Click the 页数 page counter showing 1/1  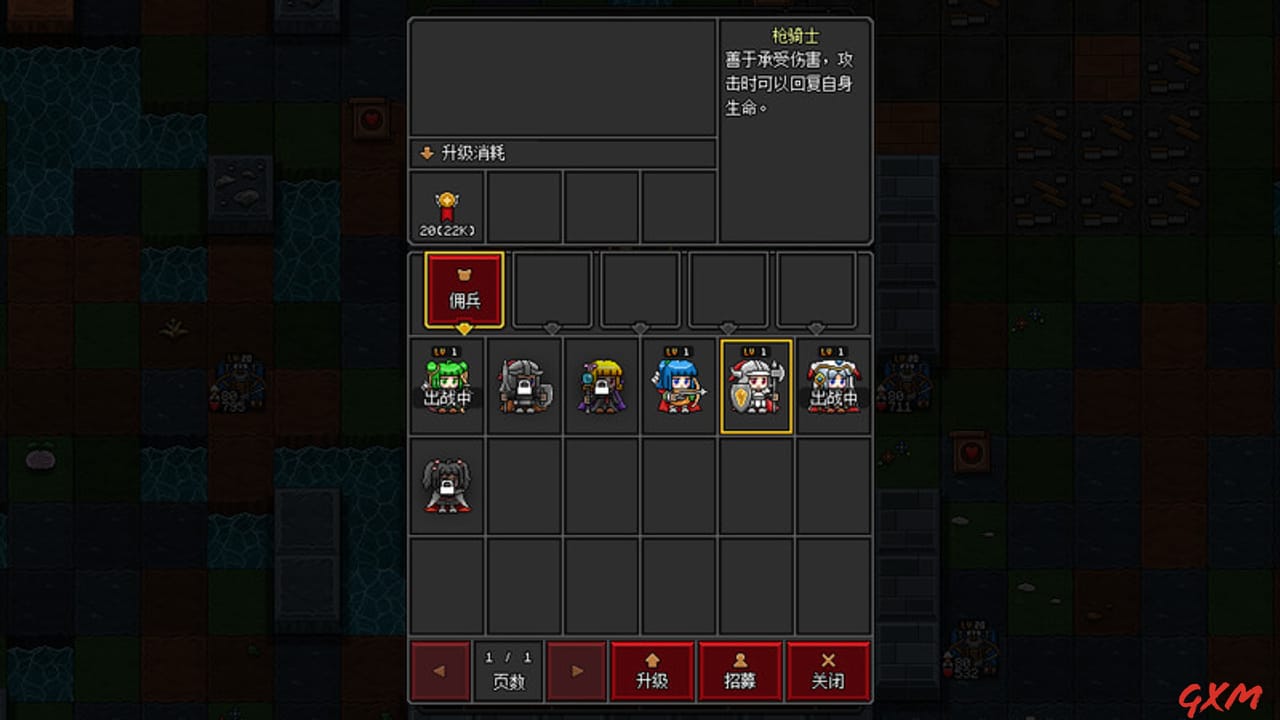508,670
